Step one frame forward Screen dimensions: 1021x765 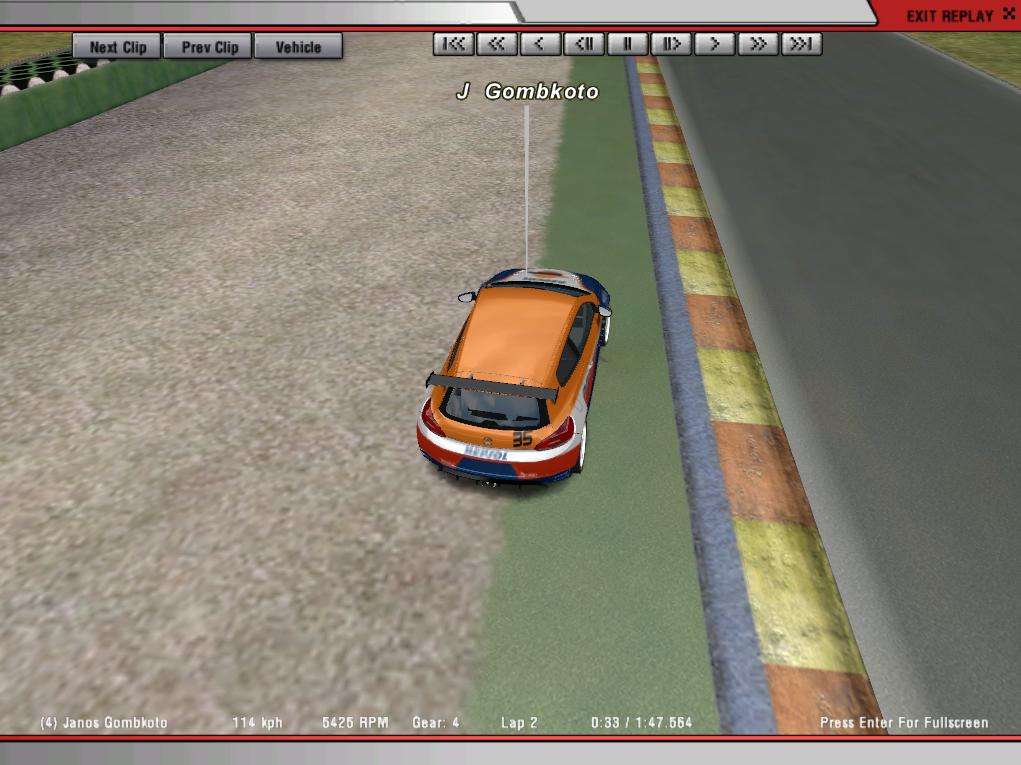point(671,44)
